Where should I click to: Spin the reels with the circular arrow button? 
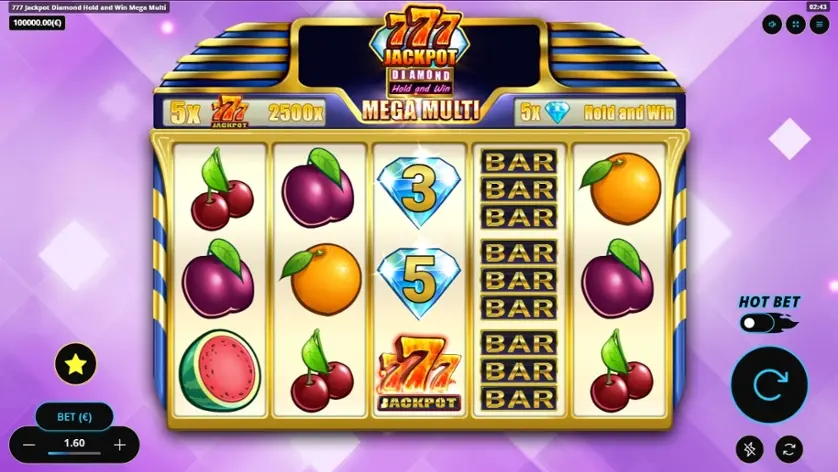(x=769, y=384)
